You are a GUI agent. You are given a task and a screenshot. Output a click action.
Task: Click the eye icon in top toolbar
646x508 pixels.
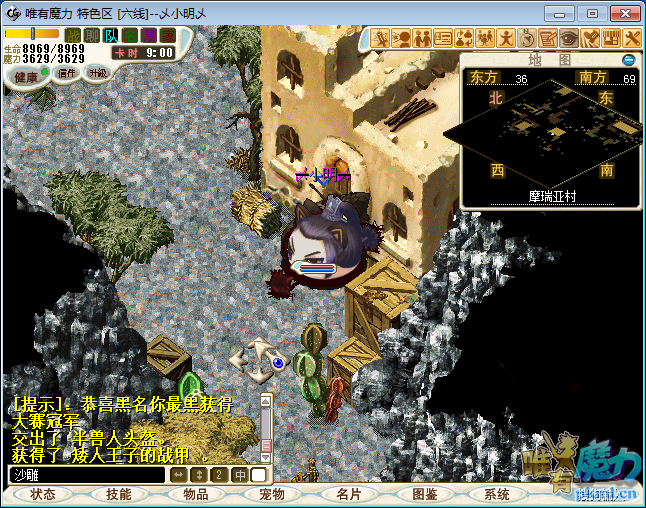pos(569,38)
